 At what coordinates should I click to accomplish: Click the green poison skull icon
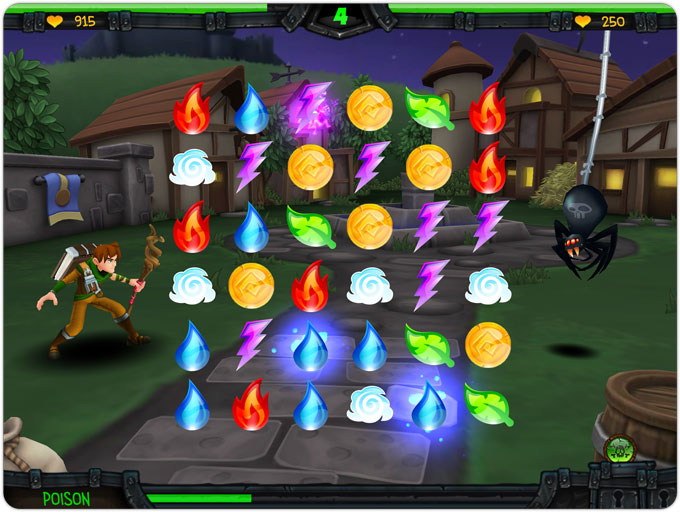pyautogui.click(x=618, y=449)
